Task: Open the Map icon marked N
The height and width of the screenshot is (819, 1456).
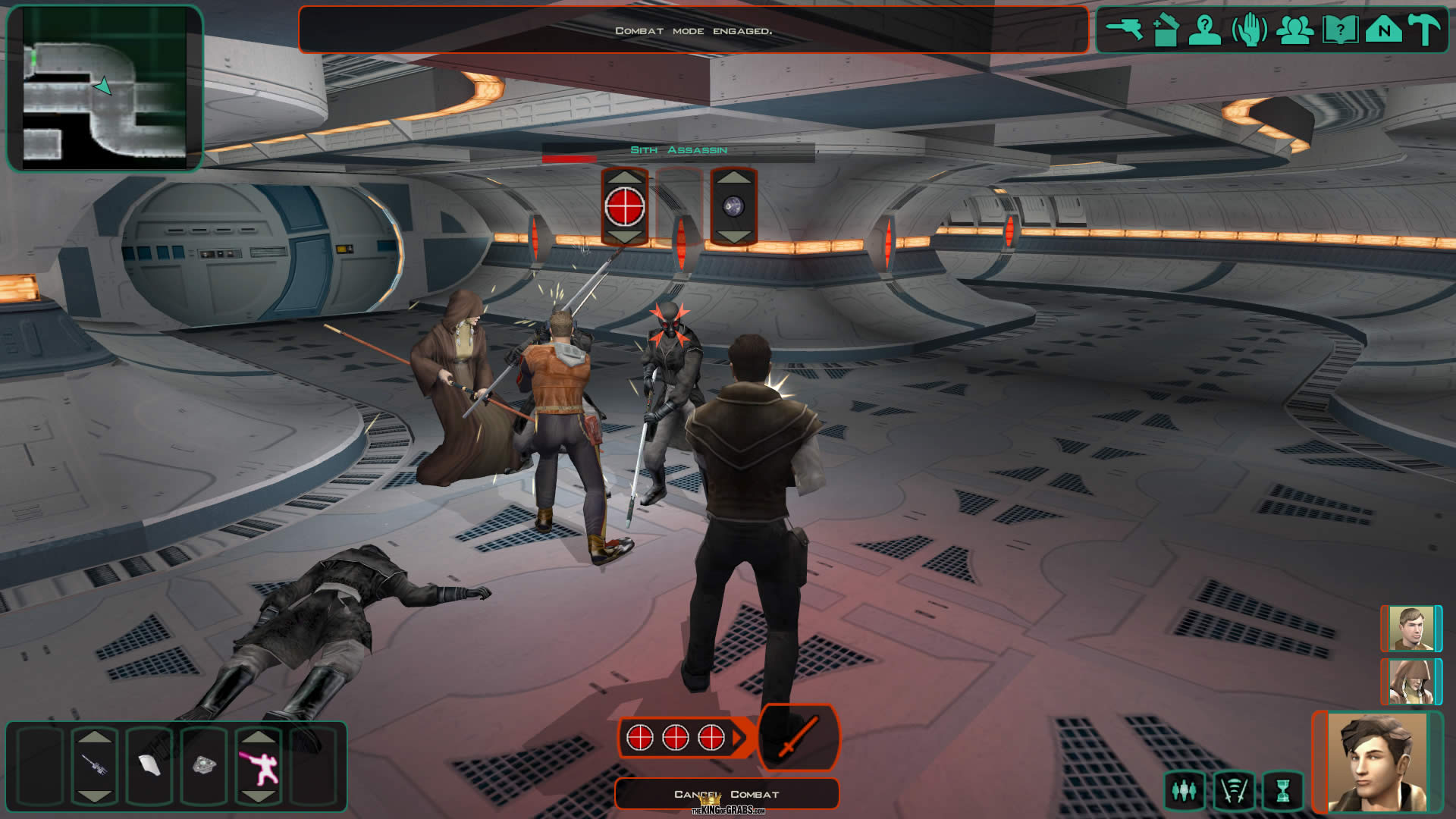Action: [1384, 30]
